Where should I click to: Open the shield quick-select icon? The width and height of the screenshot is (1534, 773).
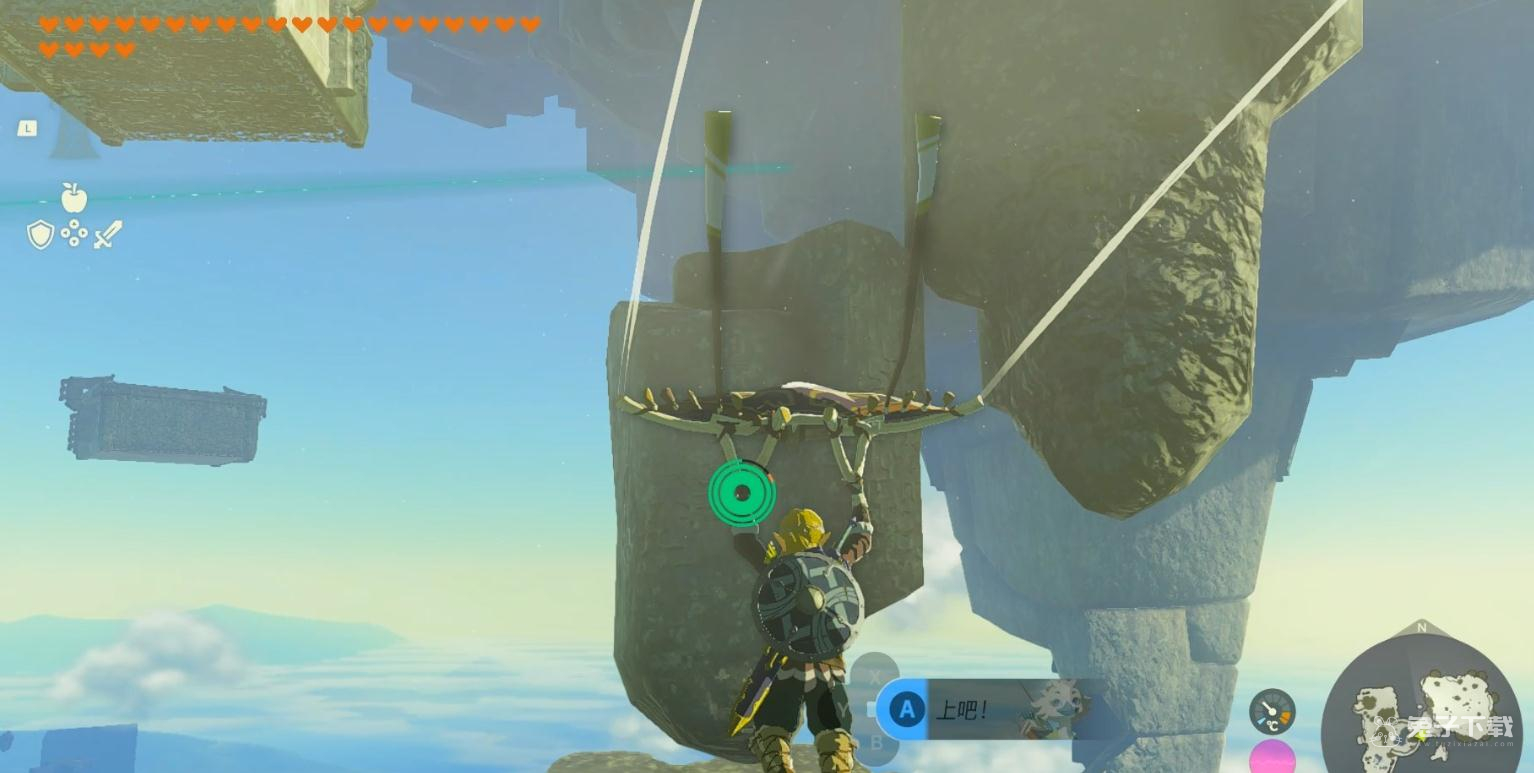pos(40,235)
